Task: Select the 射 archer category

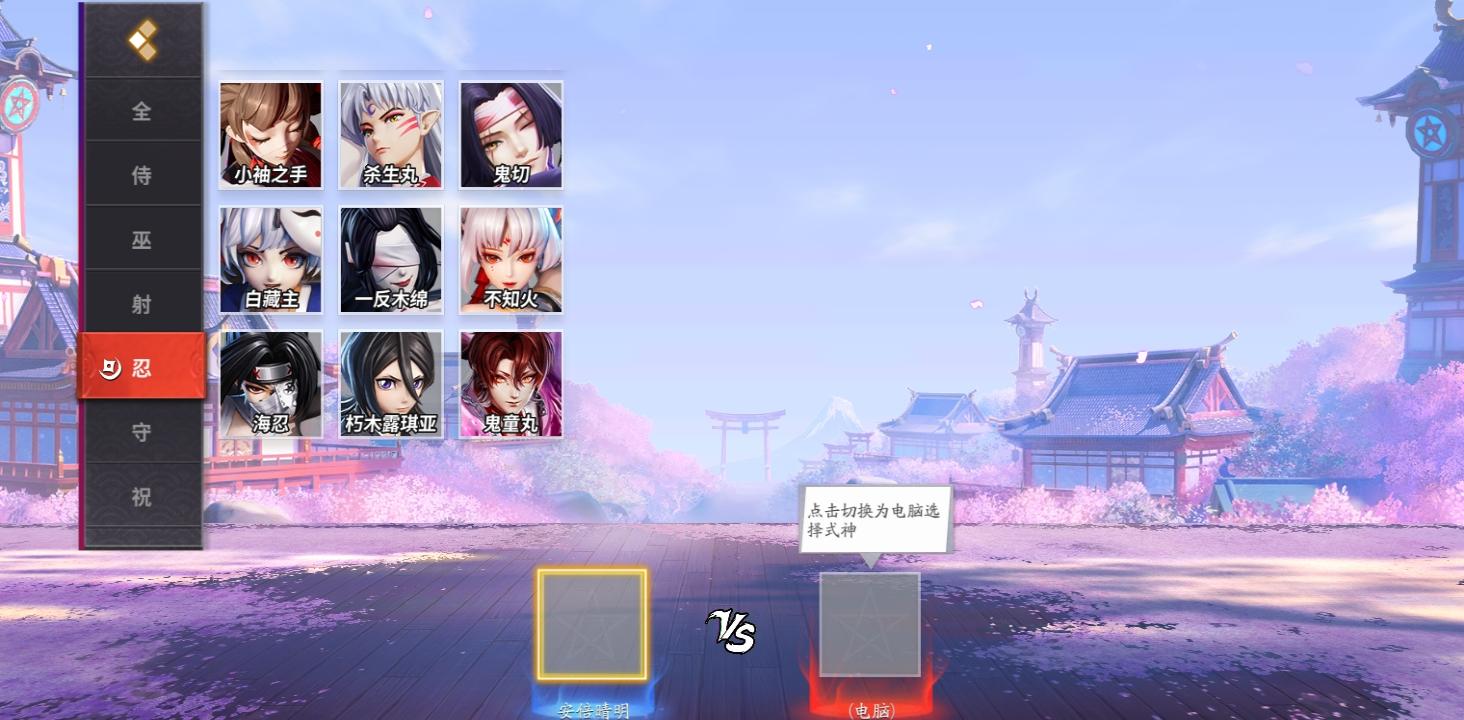Action: point(143,302)
